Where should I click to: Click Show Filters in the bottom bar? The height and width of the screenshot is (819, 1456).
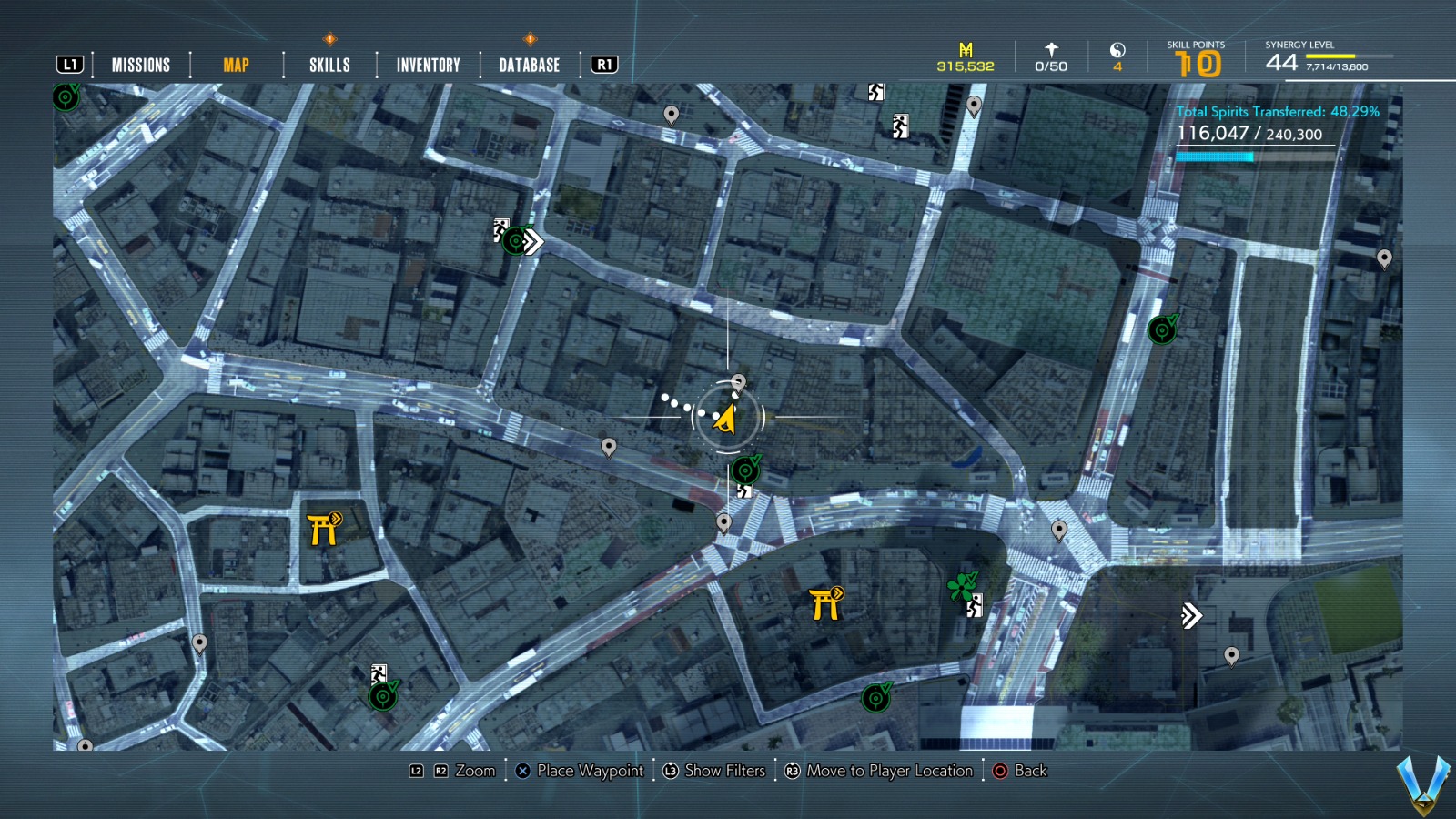(723, 771)
